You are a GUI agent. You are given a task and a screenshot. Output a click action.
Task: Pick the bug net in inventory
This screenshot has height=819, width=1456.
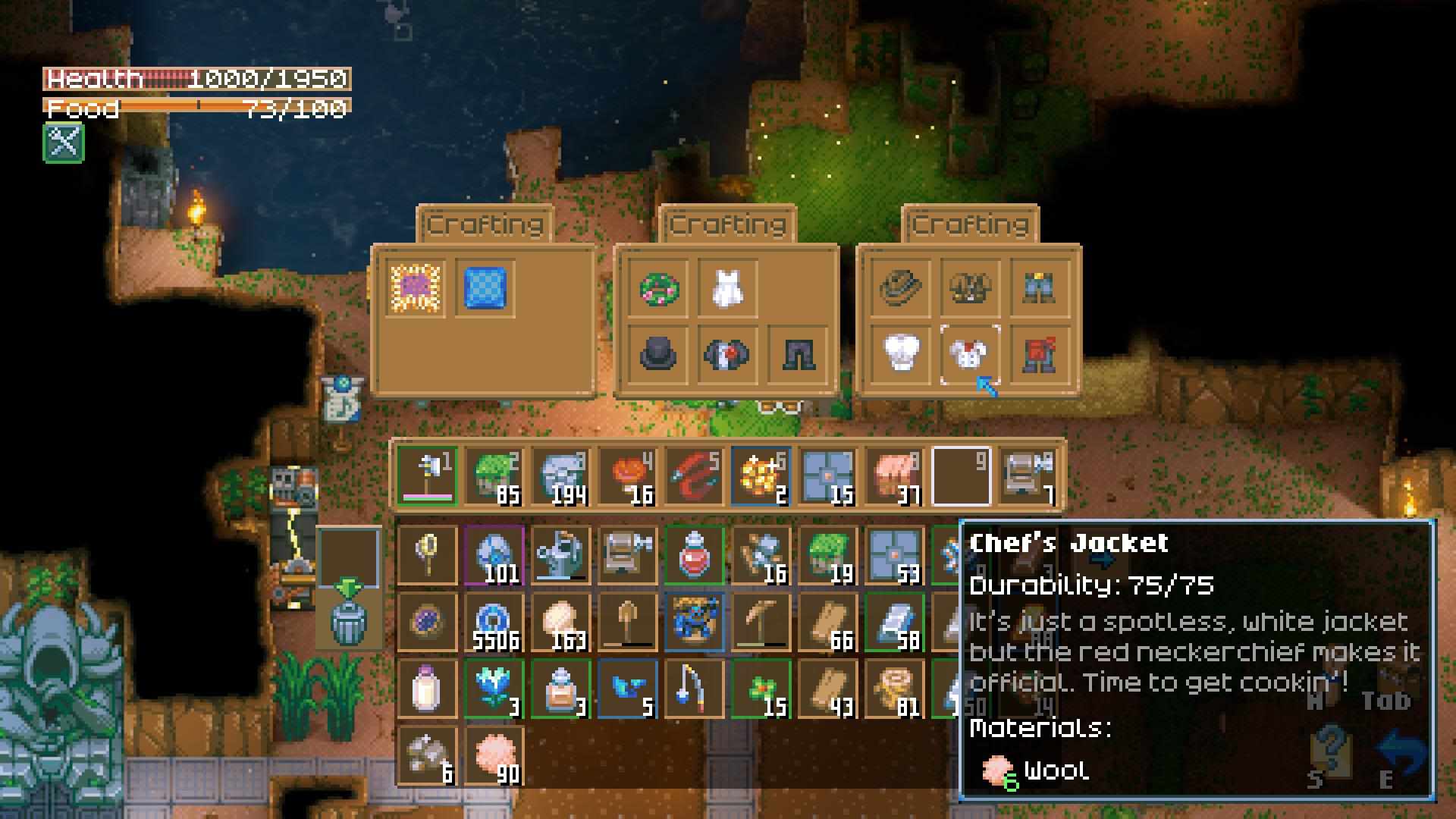click(427, 556)
